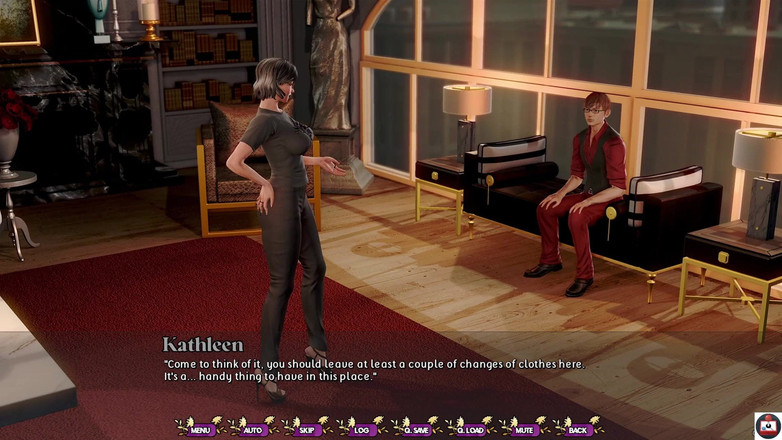Skip the current dialogue
The height and width of the screenshot is (440, 782).
pos(307,429)
